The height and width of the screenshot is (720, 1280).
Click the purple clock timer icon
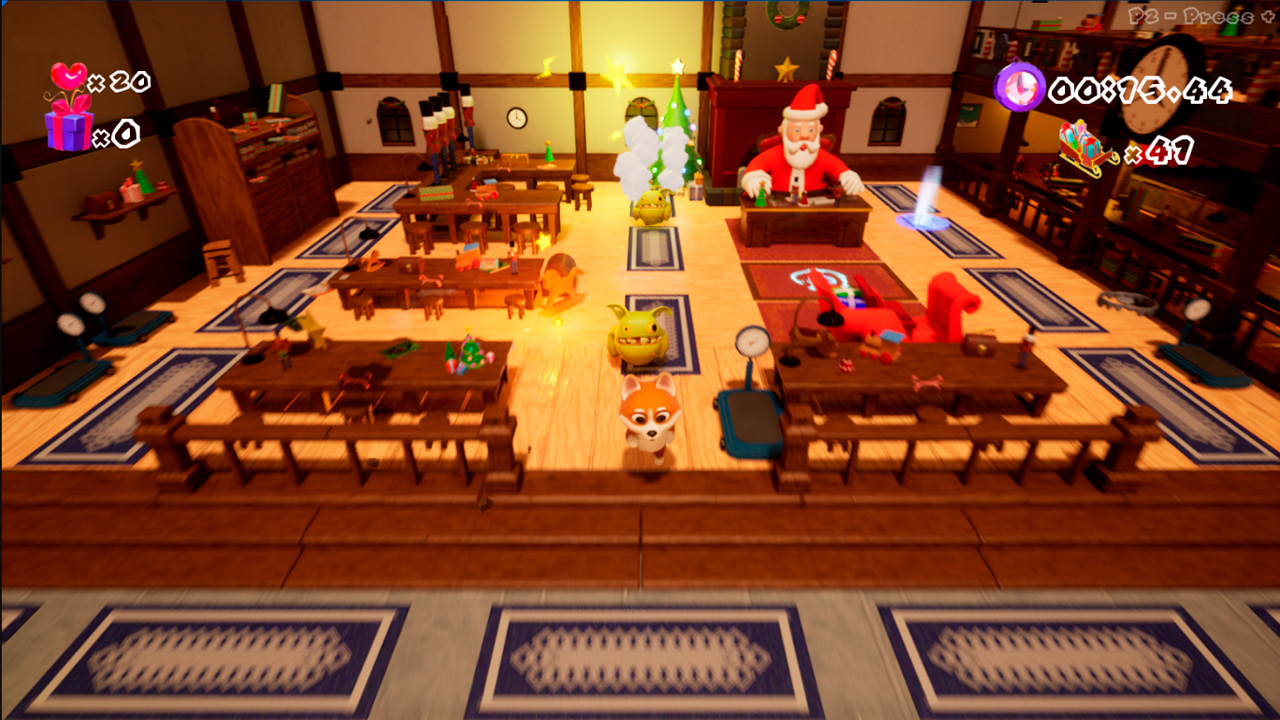pos(1018,88)
